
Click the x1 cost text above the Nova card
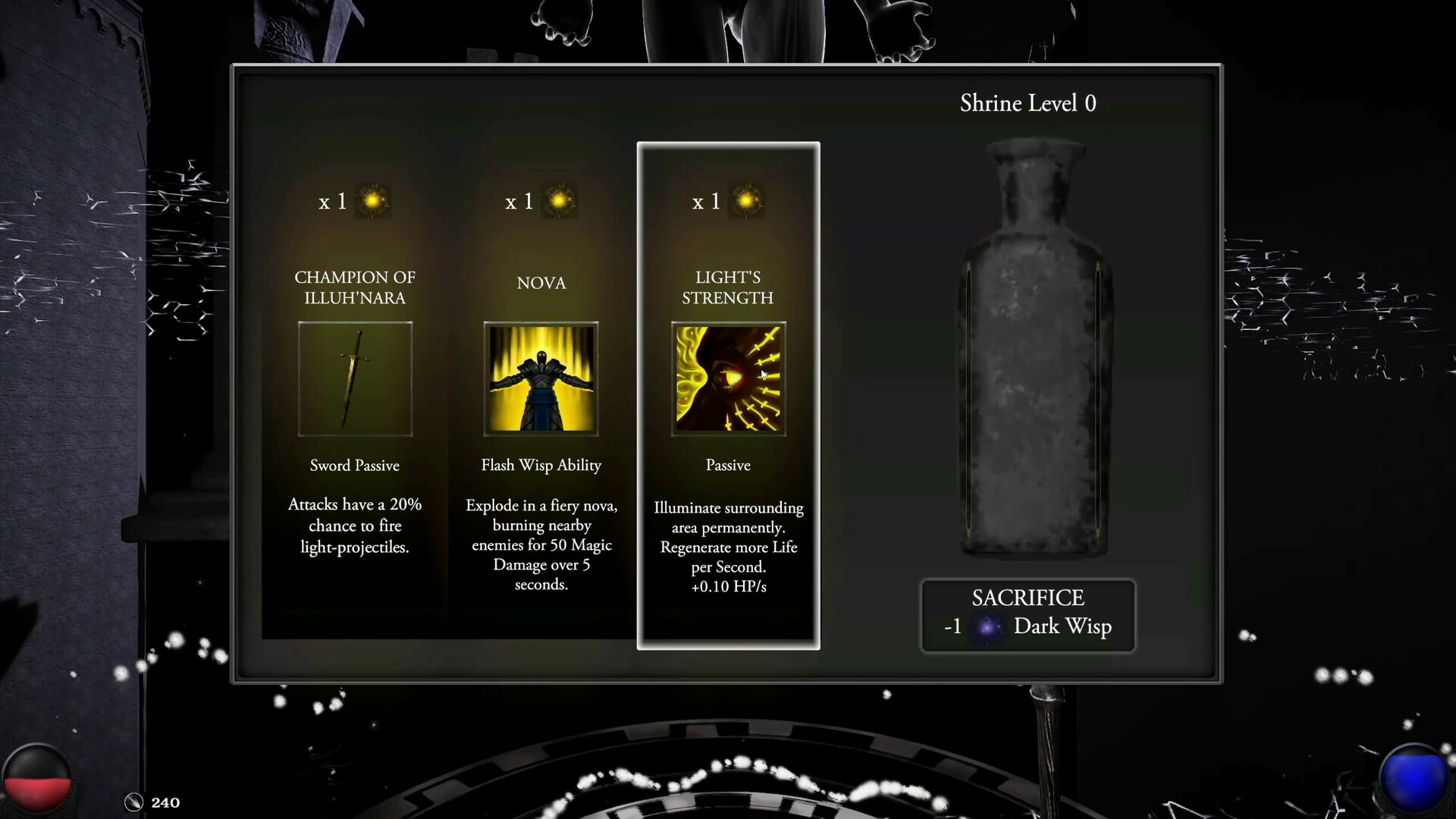(519, 202)
